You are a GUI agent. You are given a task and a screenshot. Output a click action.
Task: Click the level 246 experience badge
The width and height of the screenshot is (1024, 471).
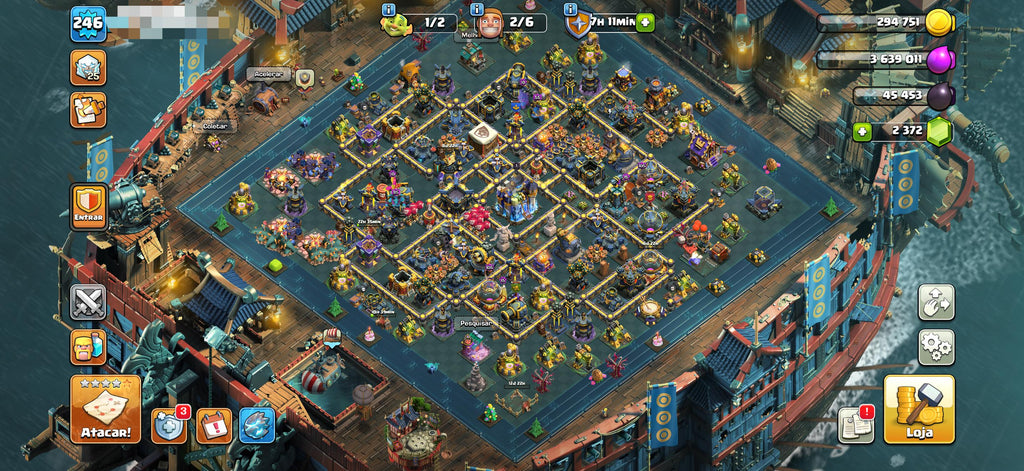88,23
